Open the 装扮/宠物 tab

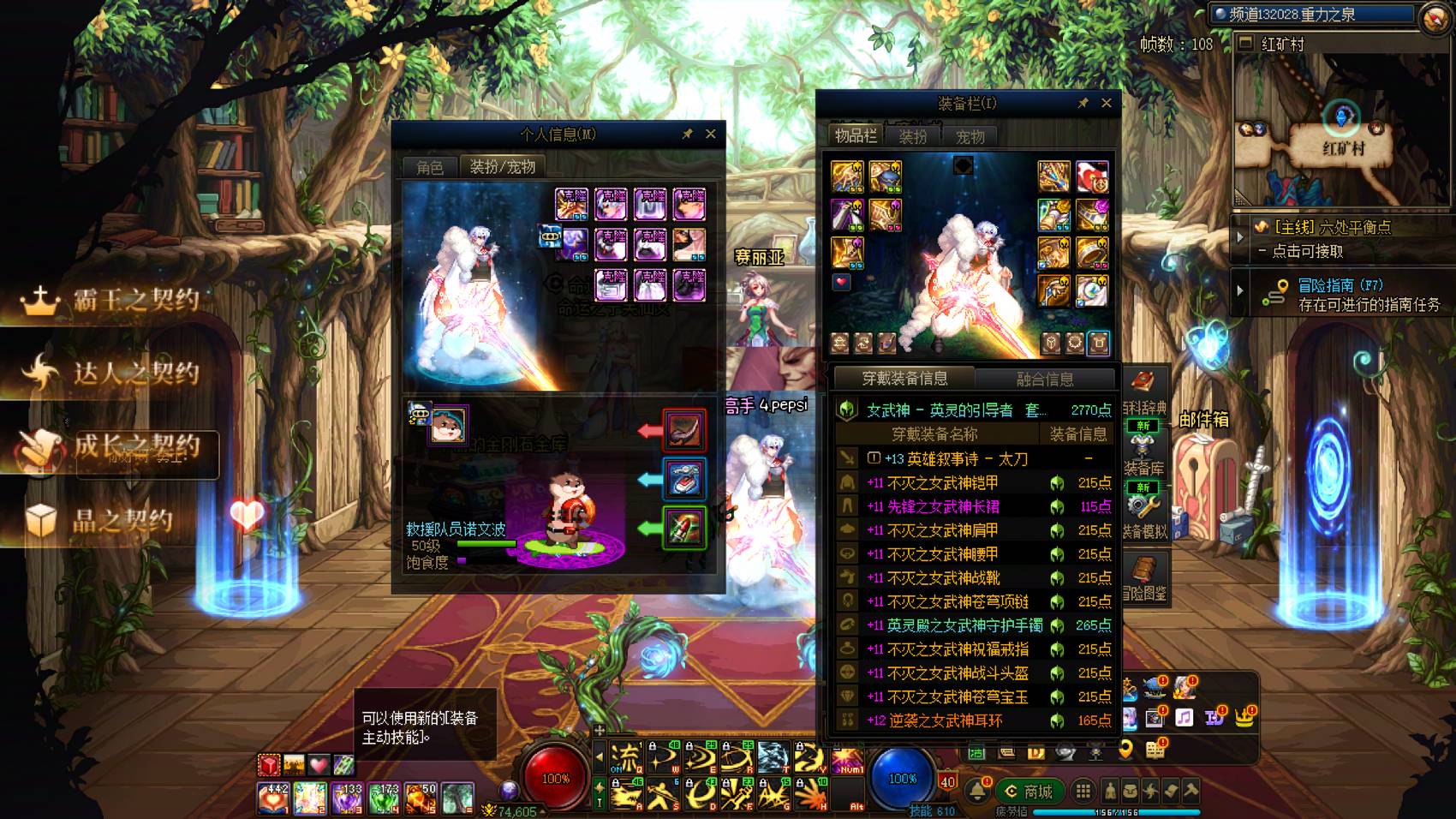pyautogui.click(x=502, y=166)
